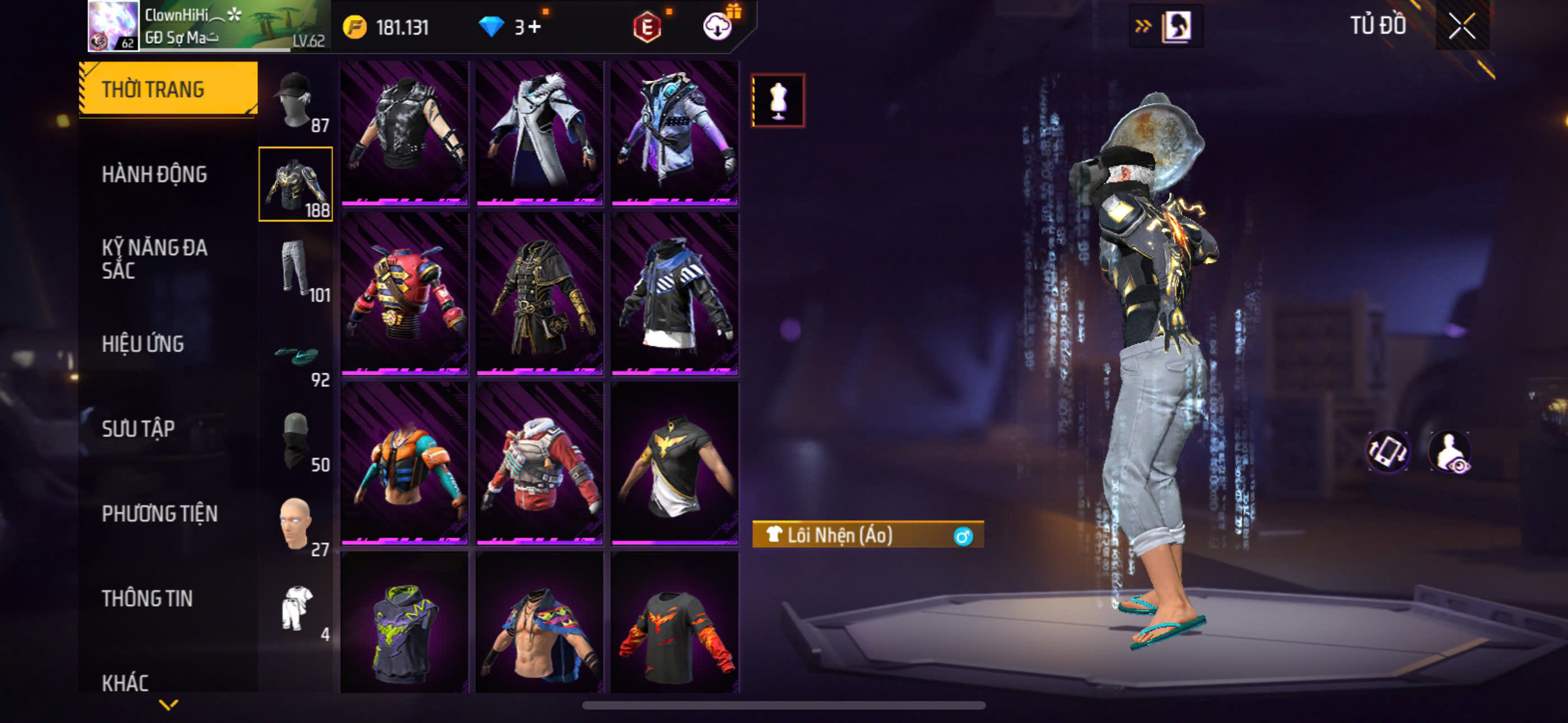The height and width of the screenshot is (723, 1568).
Task: Add diamonds with the plus button
Action: click(534, 27)
